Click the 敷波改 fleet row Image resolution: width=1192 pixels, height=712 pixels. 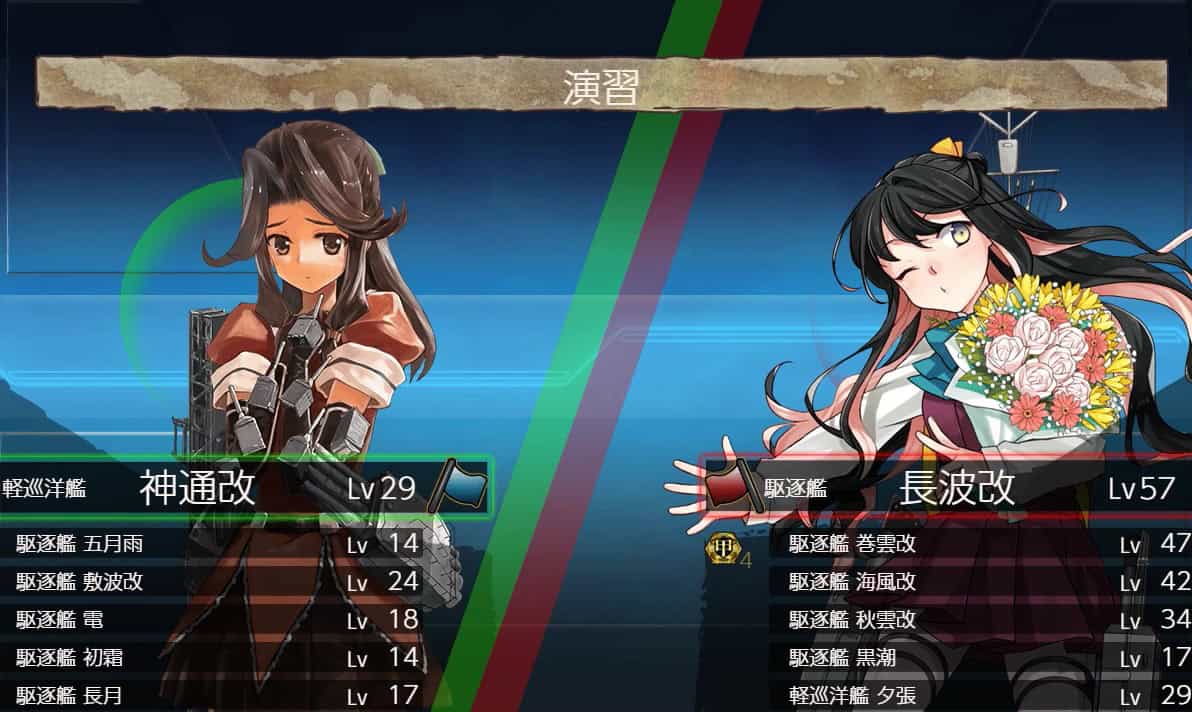click(x=215, y=582)
